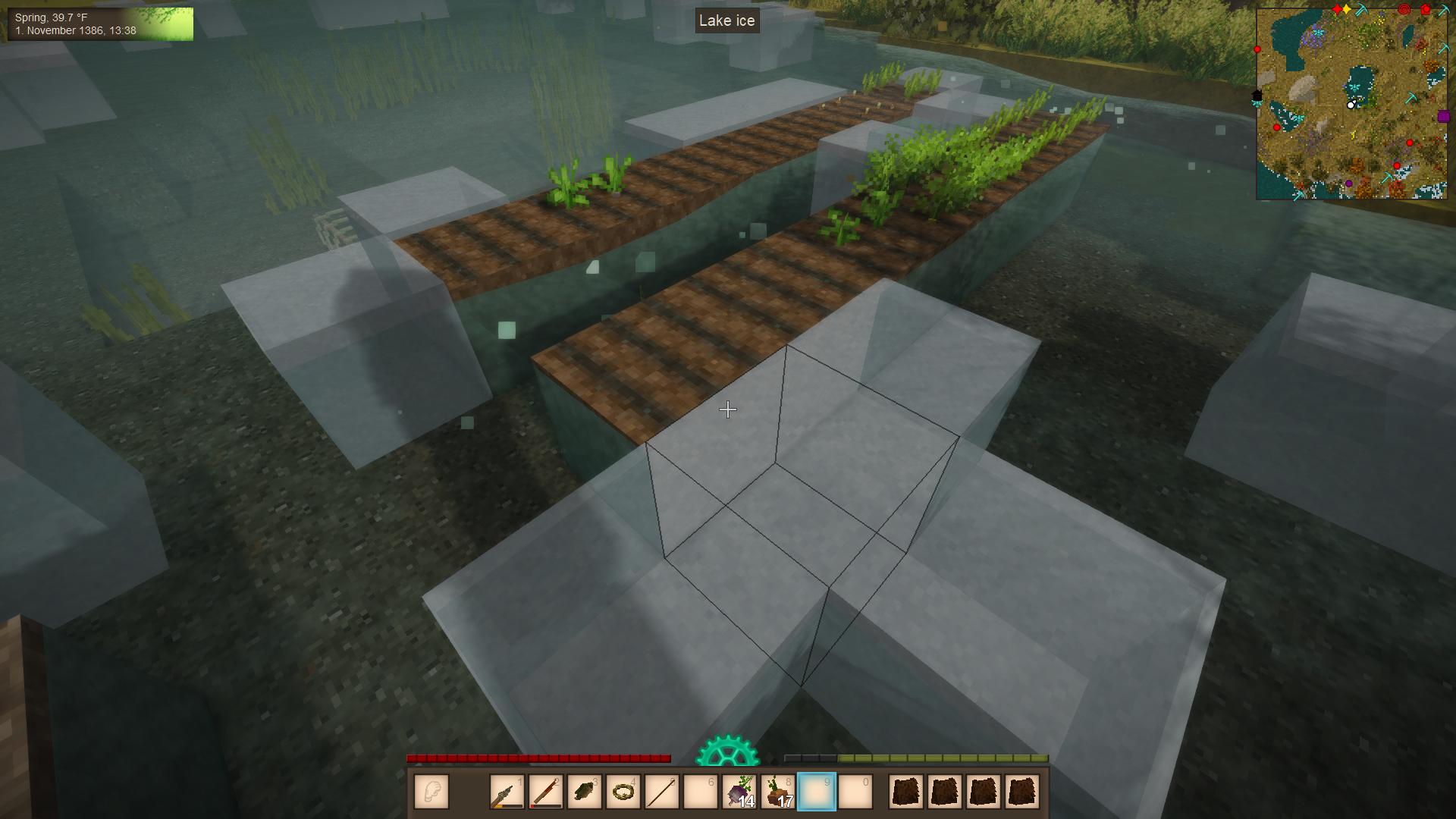Click the yellow star marker on minimap
Screen dimensions: 1456x819
tap(1346, 9)
